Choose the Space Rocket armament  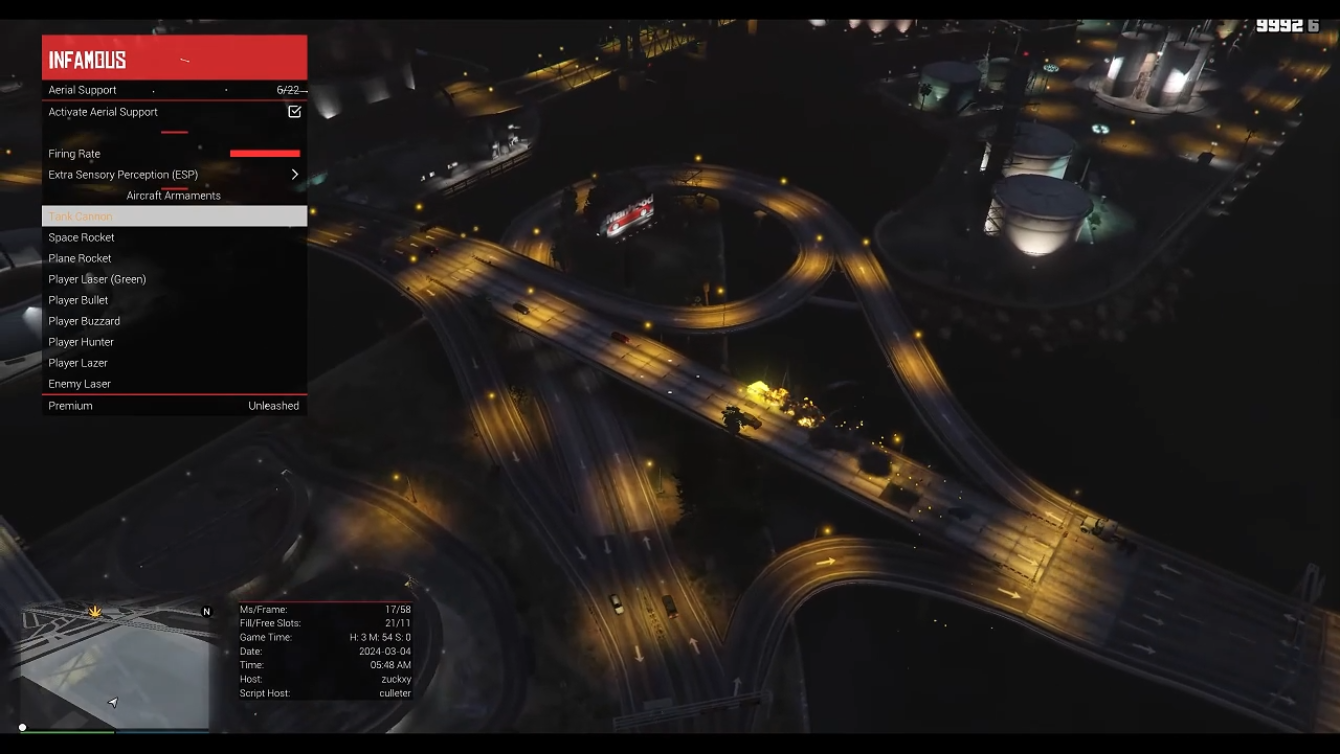pos(174,238)
